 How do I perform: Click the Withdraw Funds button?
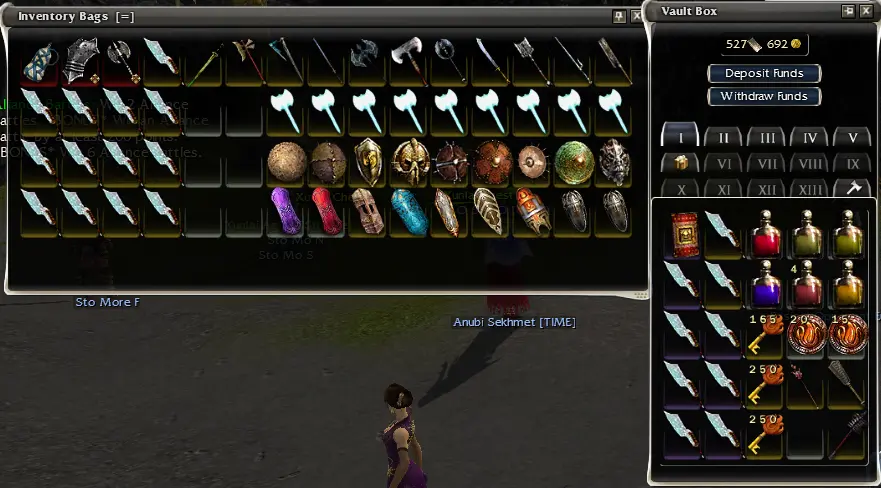coord(764,96)
